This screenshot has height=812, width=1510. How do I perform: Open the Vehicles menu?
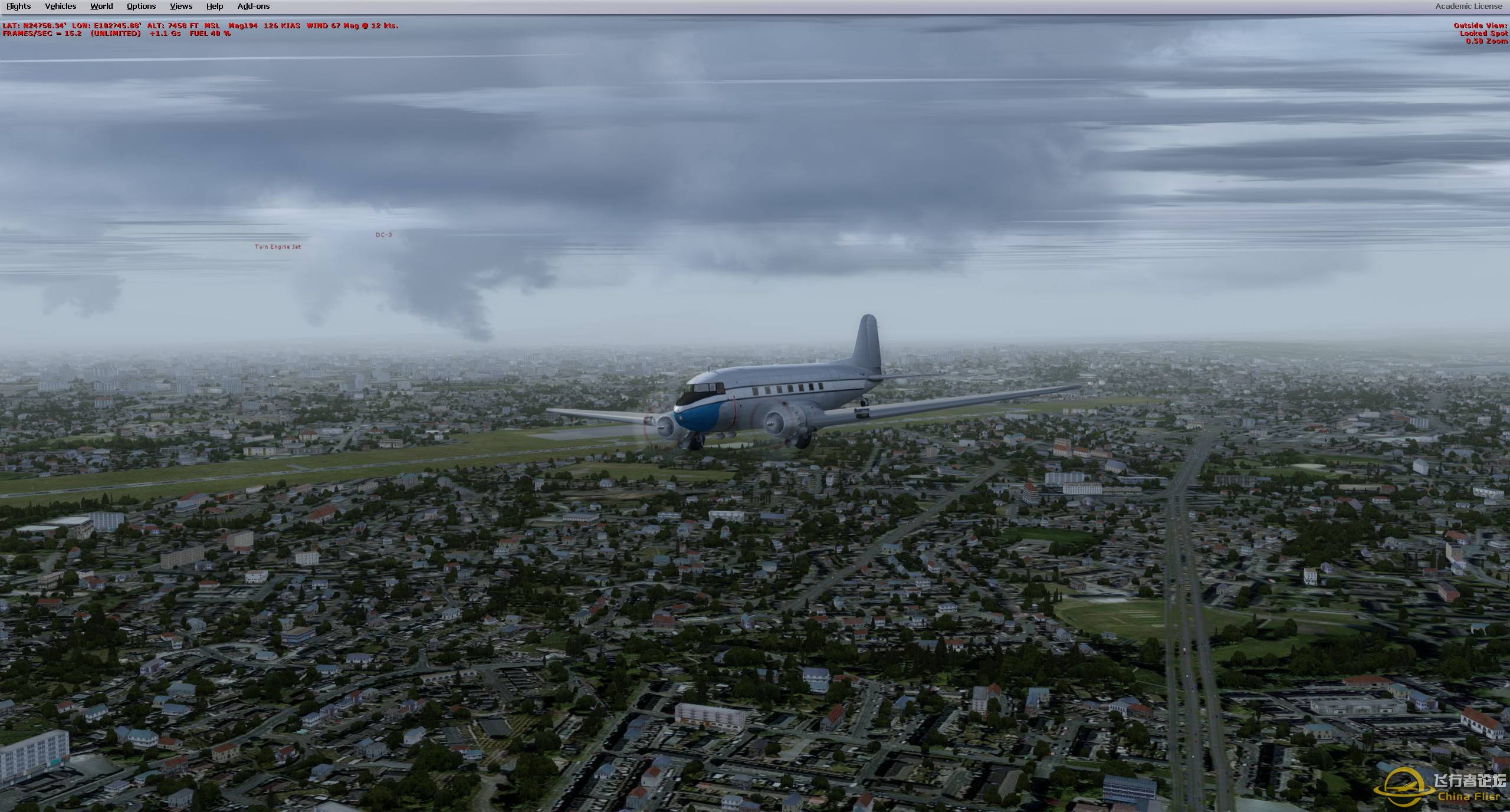pyautogui.click(x=60, y=6)
